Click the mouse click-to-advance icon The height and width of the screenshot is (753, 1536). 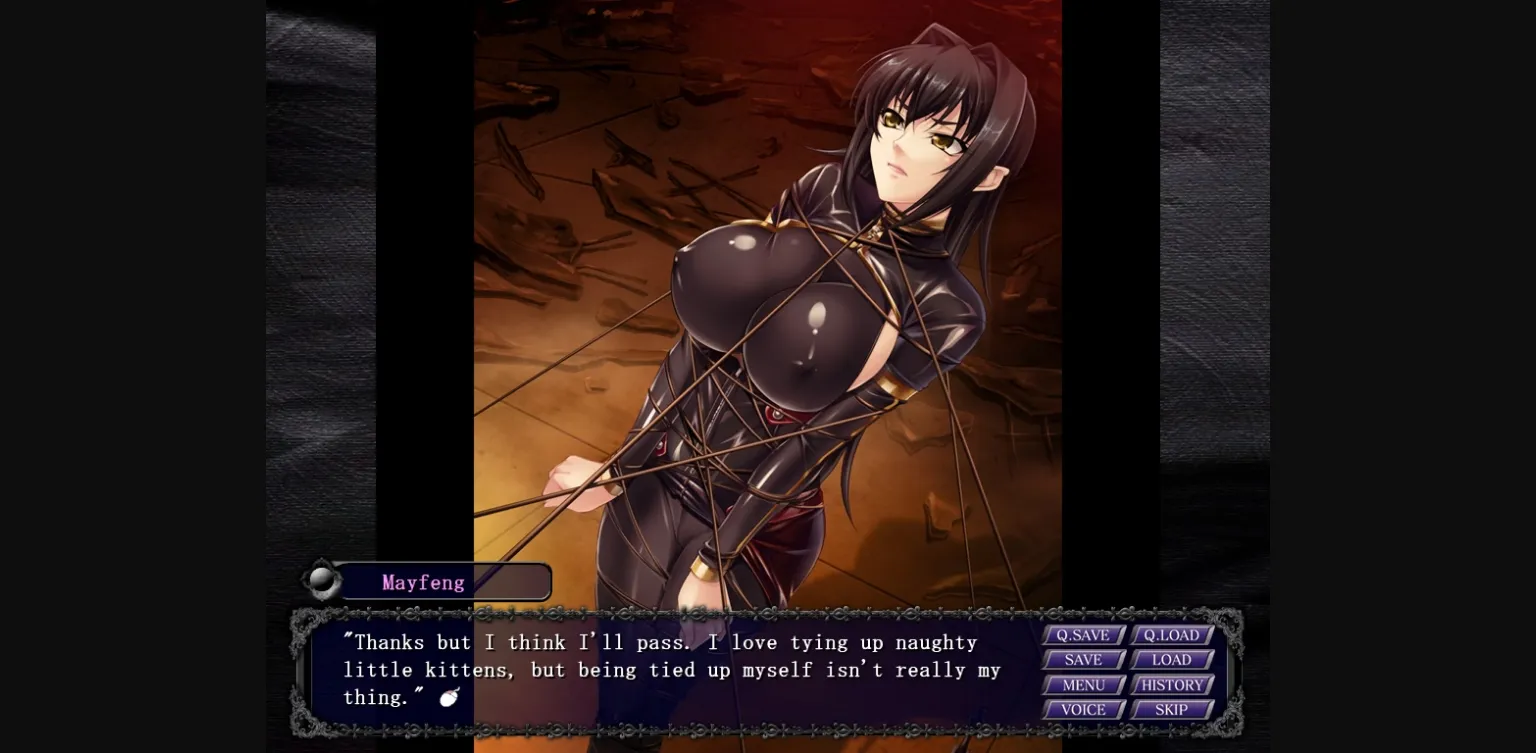(447, 697)
